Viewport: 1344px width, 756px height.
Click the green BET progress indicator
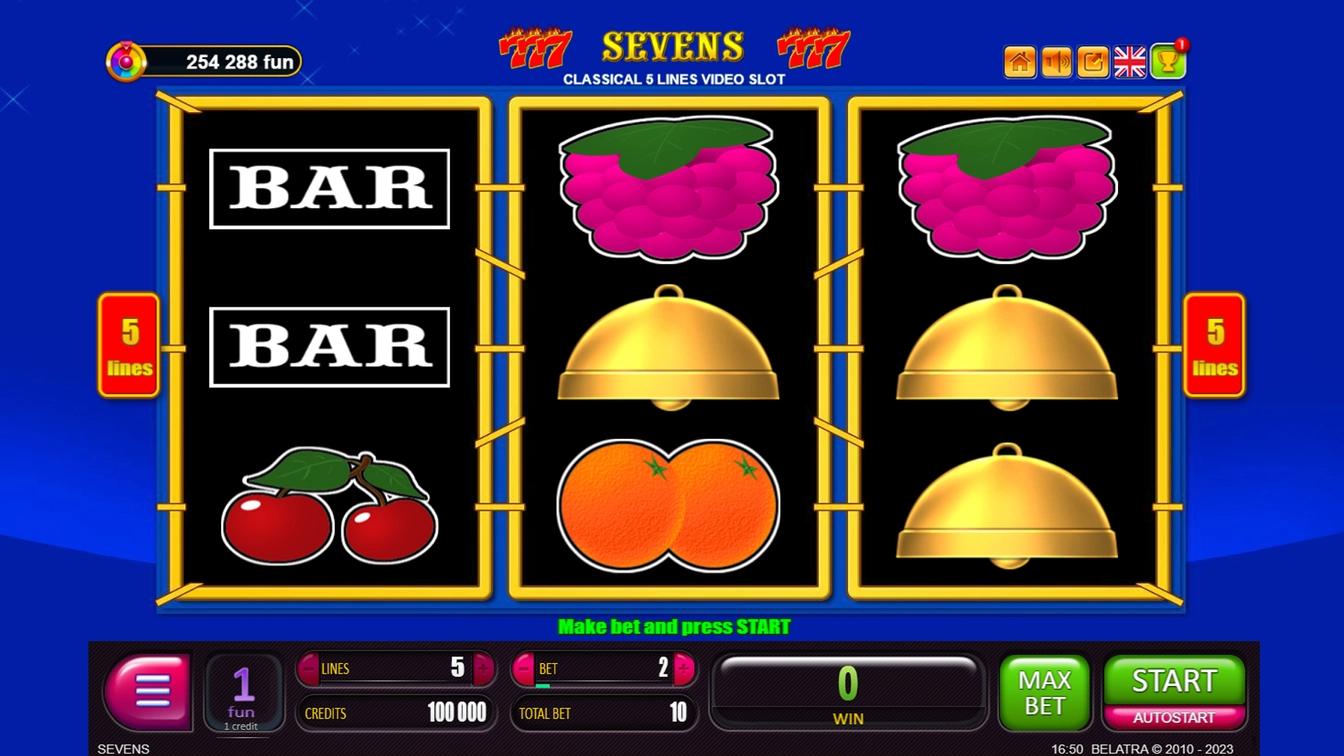click(542, 686)
